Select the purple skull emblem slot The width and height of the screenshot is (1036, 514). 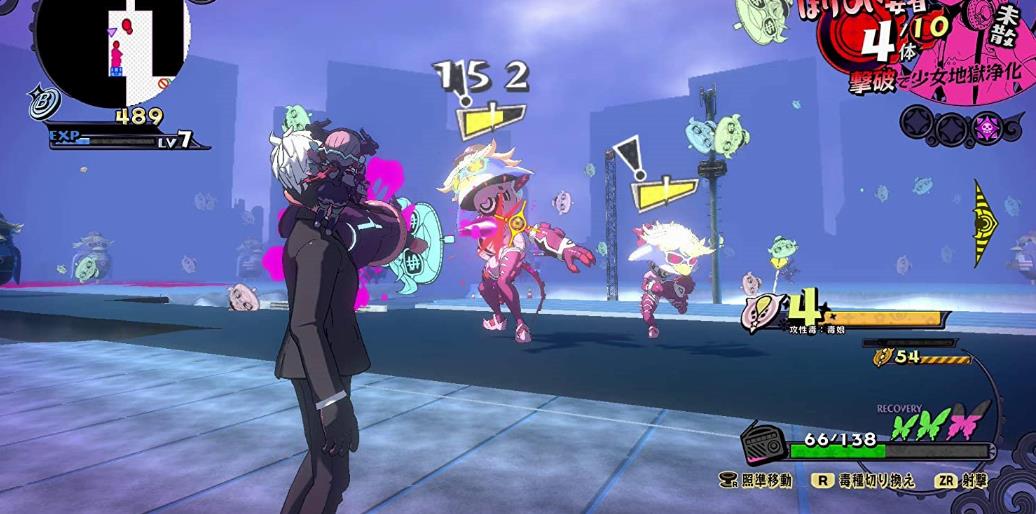pos(985,127)
